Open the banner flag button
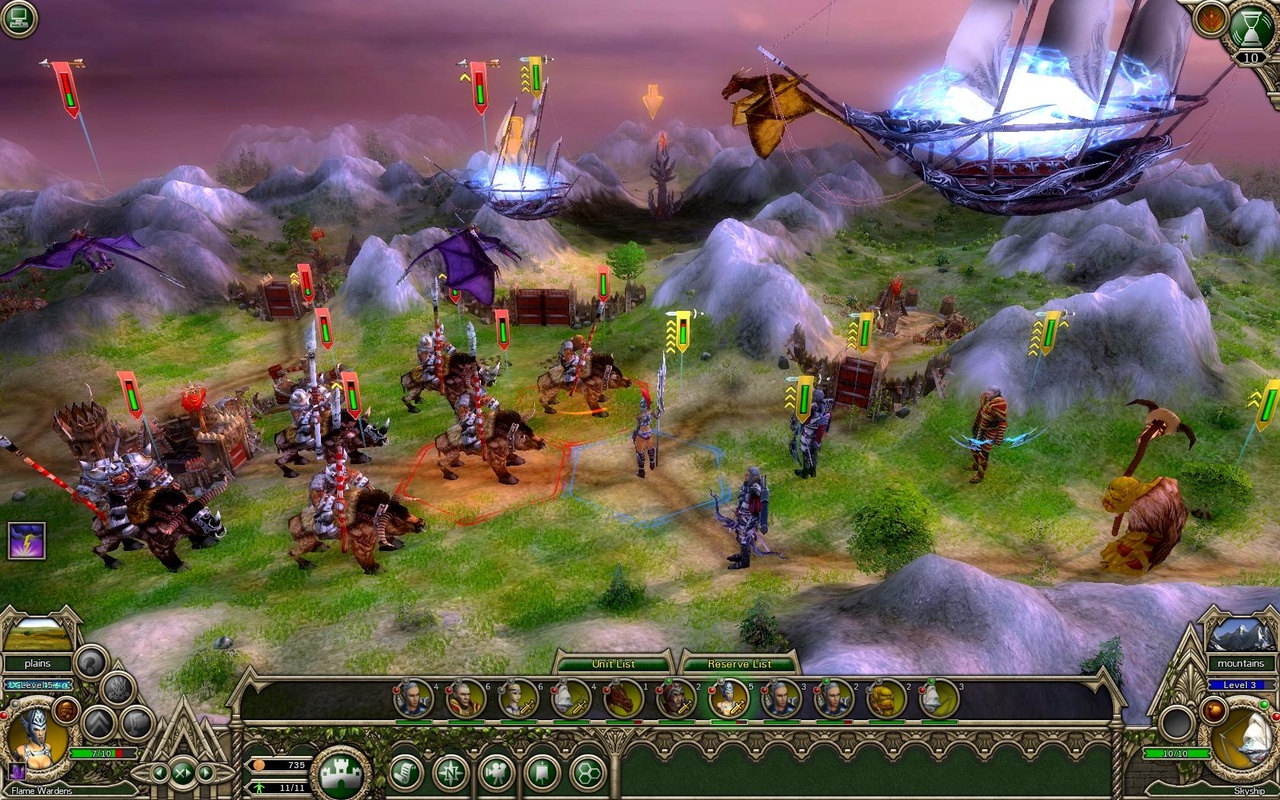The height and width of the screenshot is (800, 1280). coord(542,773)
